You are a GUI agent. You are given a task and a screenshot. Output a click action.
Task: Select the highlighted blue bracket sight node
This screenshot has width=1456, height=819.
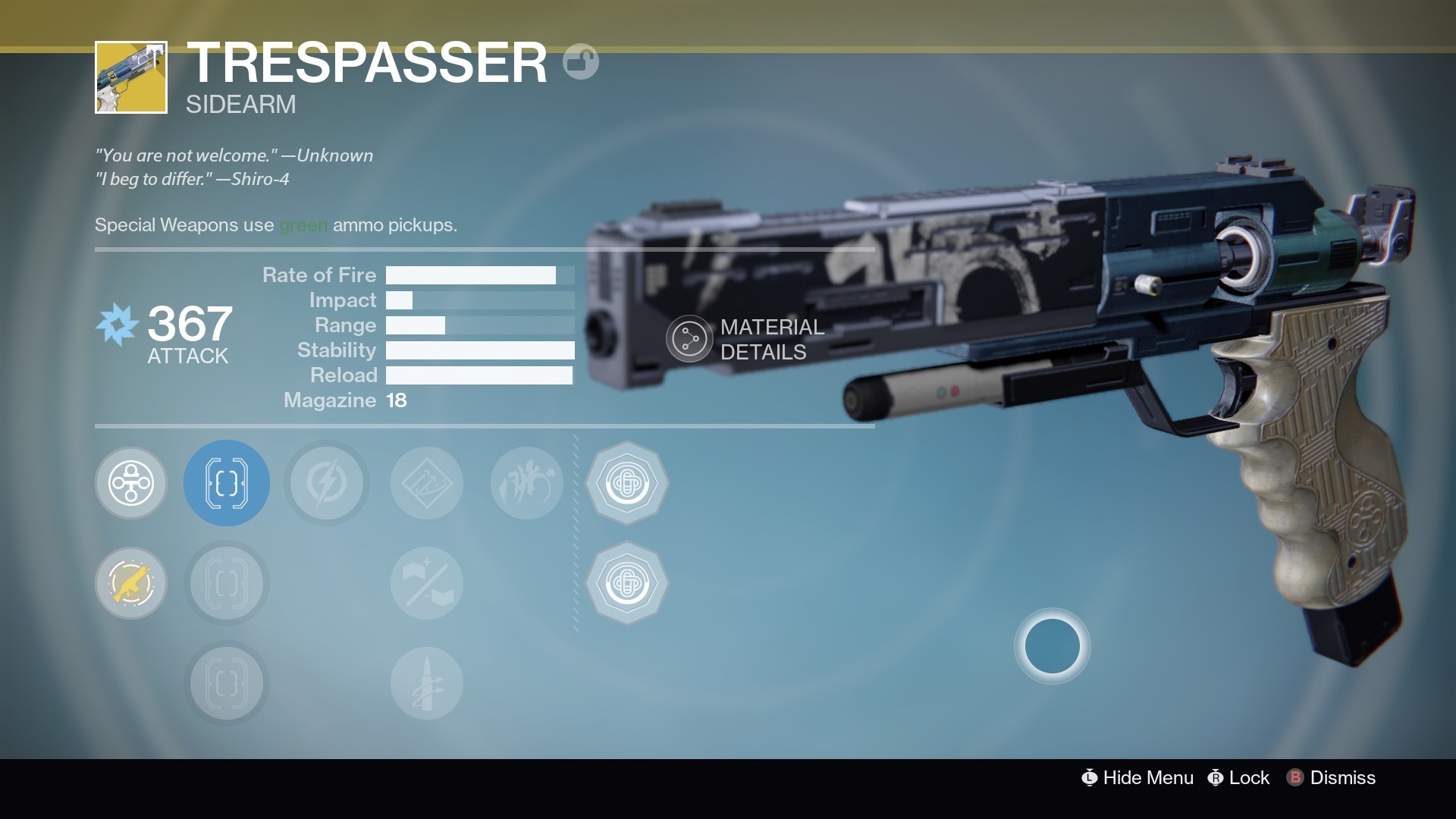click(x=227, y=483)
